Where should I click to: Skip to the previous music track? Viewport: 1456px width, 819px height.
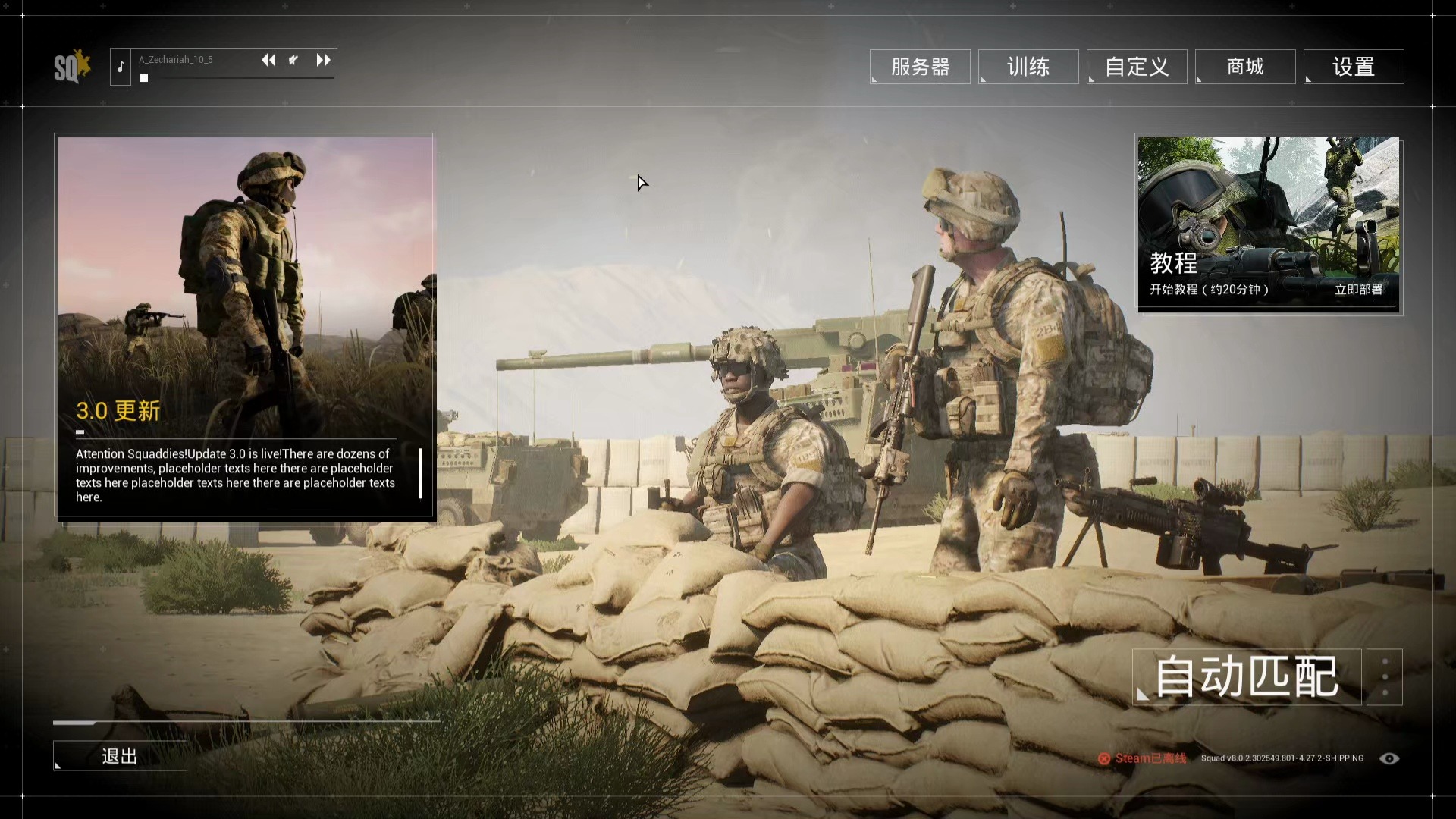(x=268, y=60)
